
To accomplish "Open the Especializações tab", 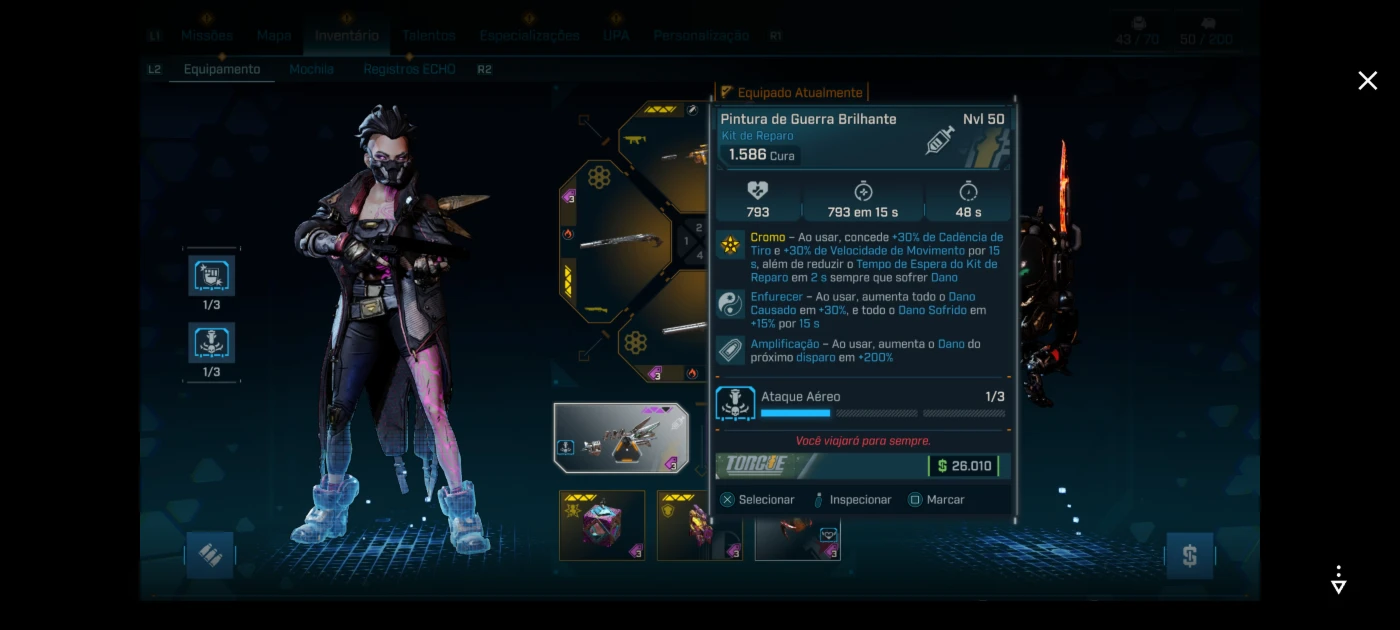I will click(x=529, y=35).
